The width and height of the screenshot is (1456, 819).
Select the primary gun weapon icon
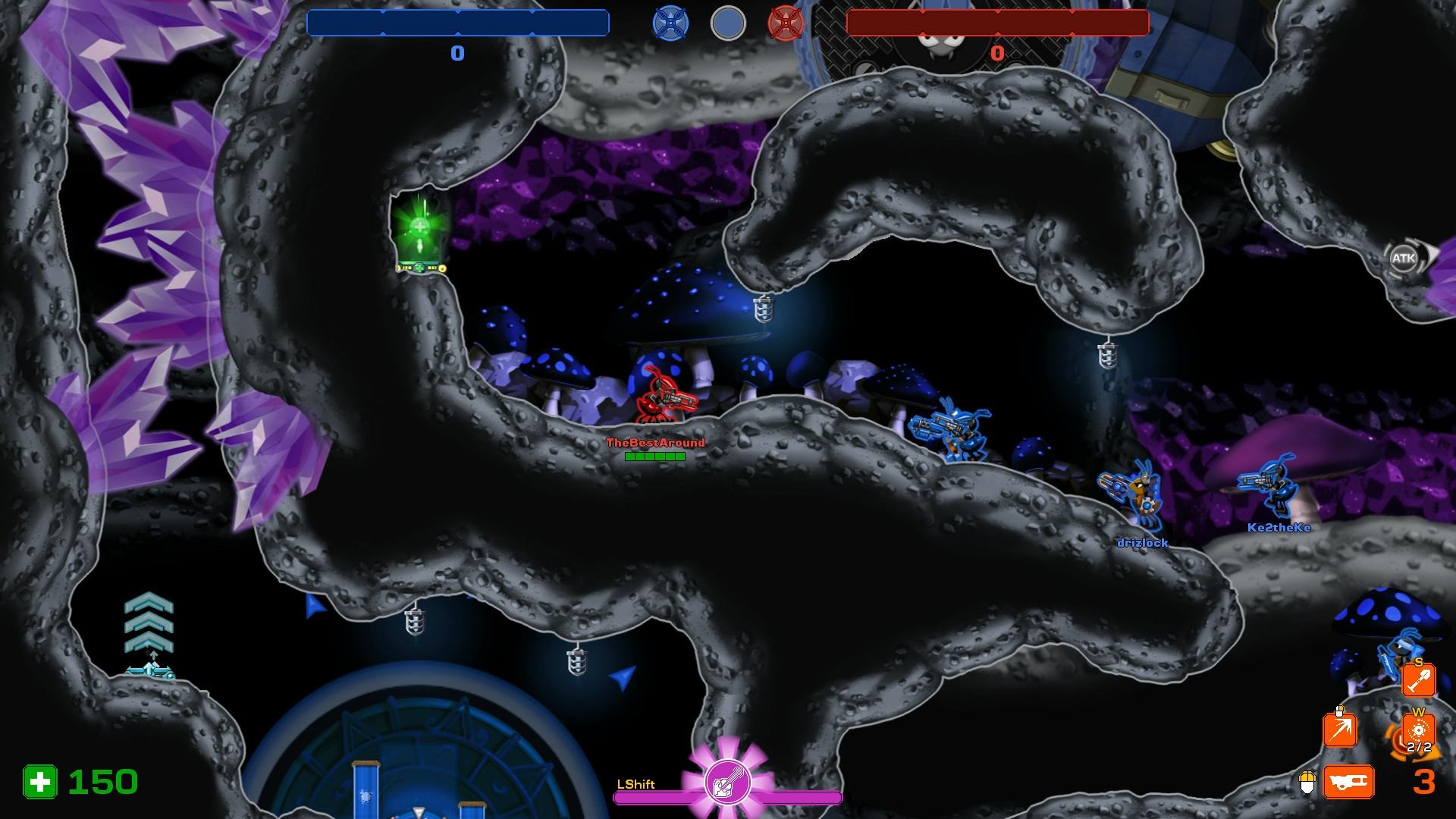[1348, 781]
